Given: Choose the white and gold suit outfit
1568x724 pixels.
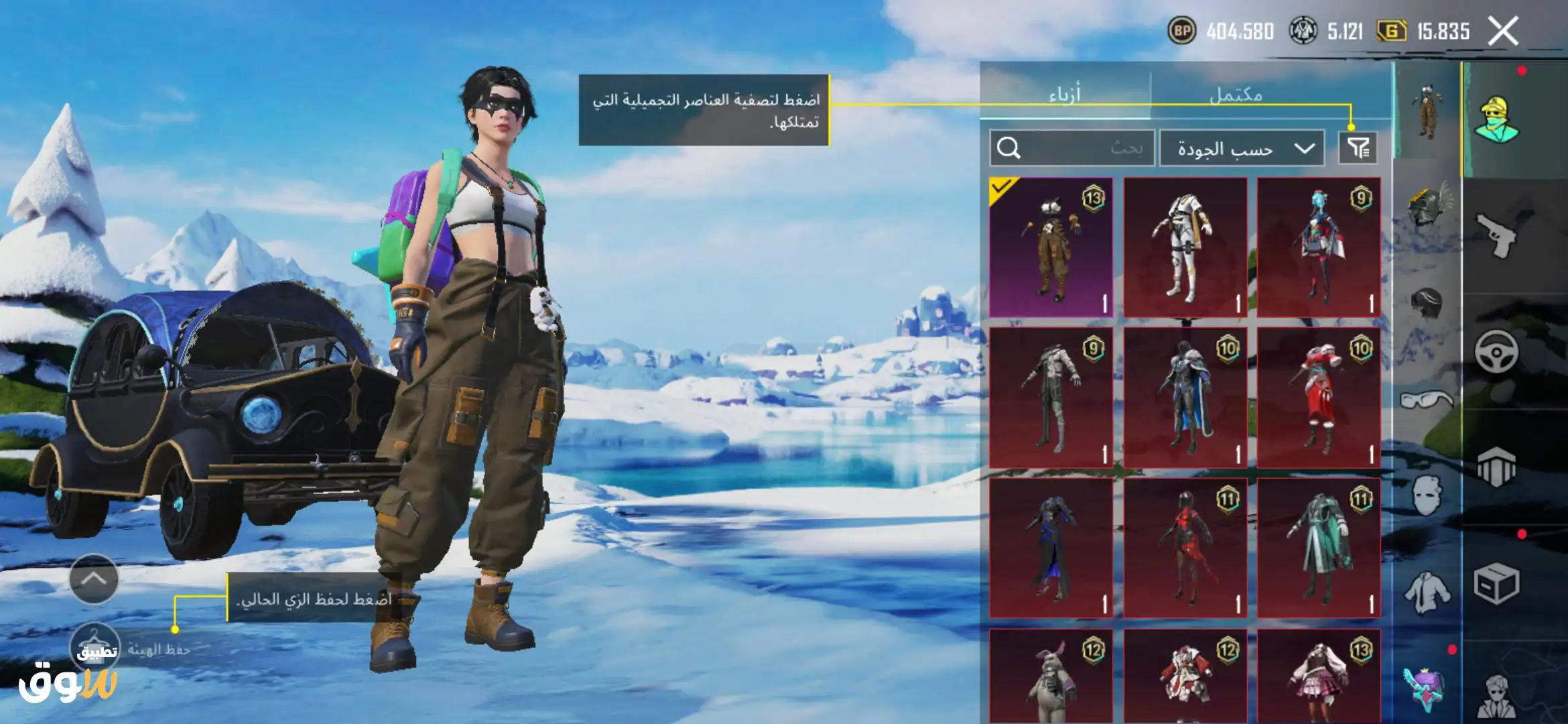Looking at the screenshot, I should click(x=1185, y=247).
